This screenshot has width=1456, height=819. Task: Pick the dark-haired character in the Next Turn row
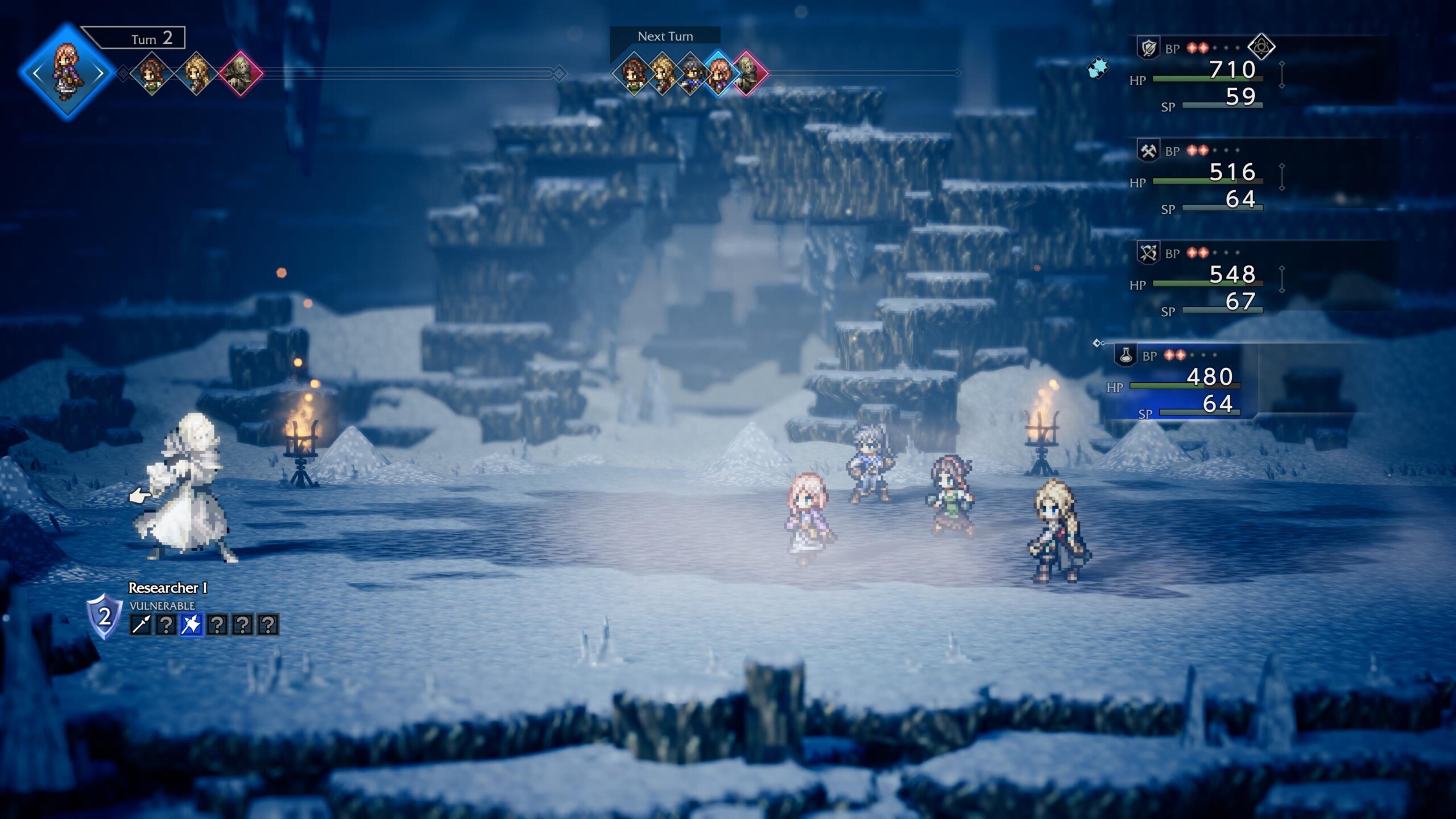tap(690, 73)
